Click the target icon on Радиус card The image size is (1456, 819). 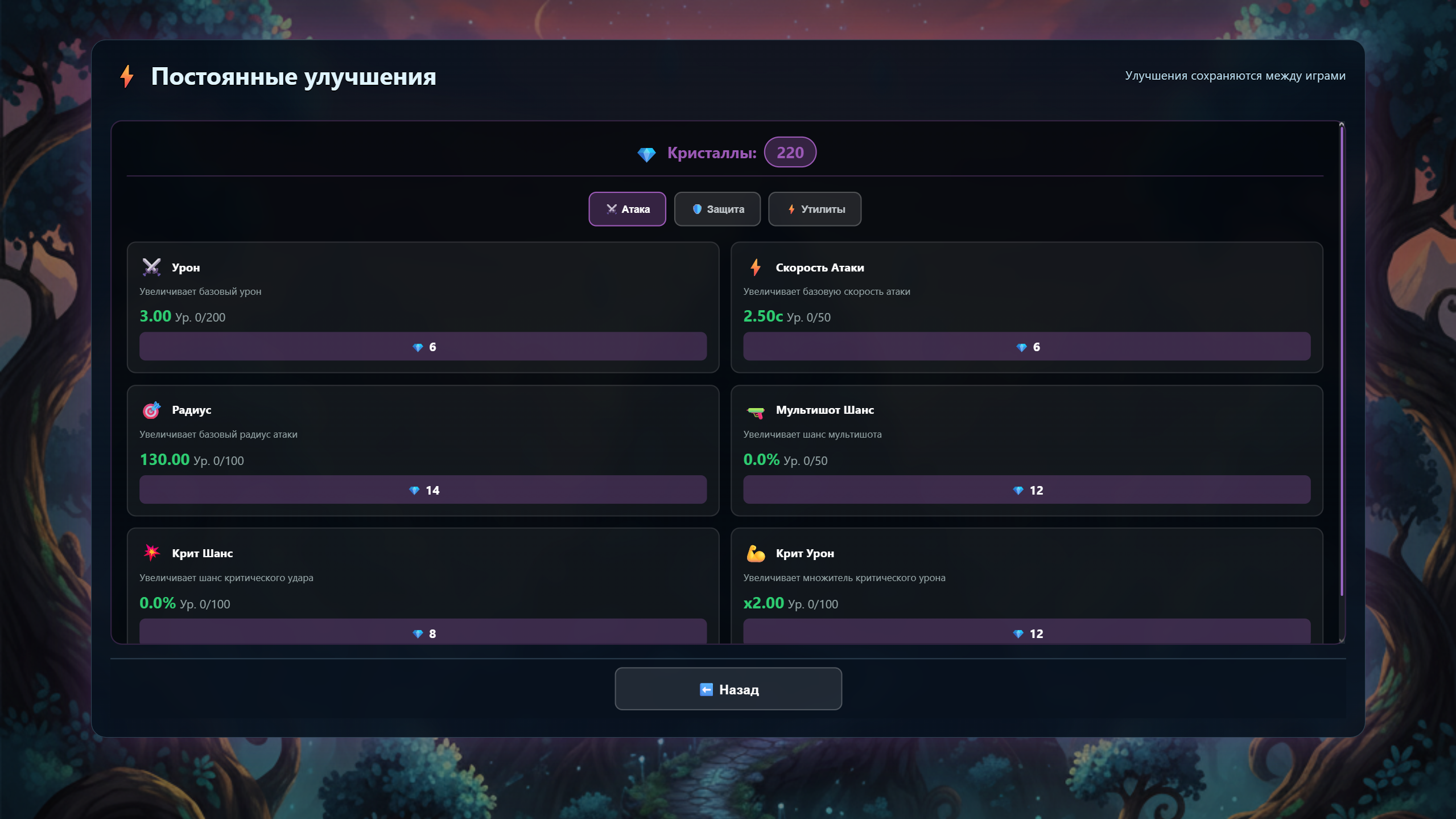pos(151,410)
